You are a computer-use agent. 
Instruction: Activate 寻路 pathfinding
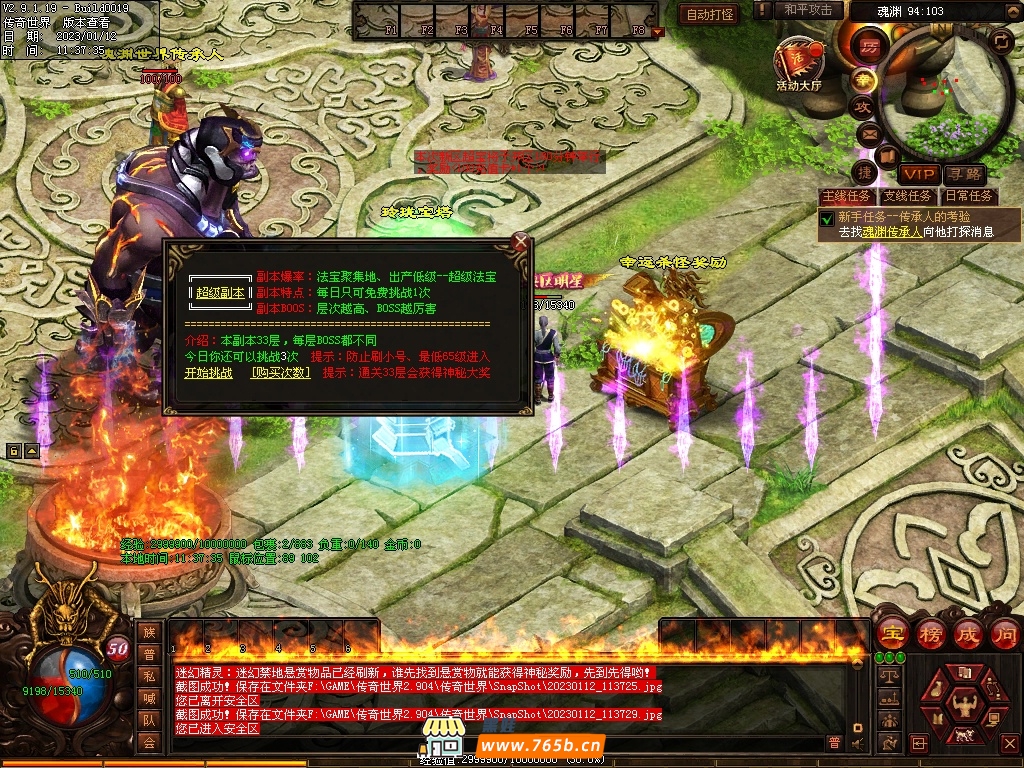(x=965, y=174)
